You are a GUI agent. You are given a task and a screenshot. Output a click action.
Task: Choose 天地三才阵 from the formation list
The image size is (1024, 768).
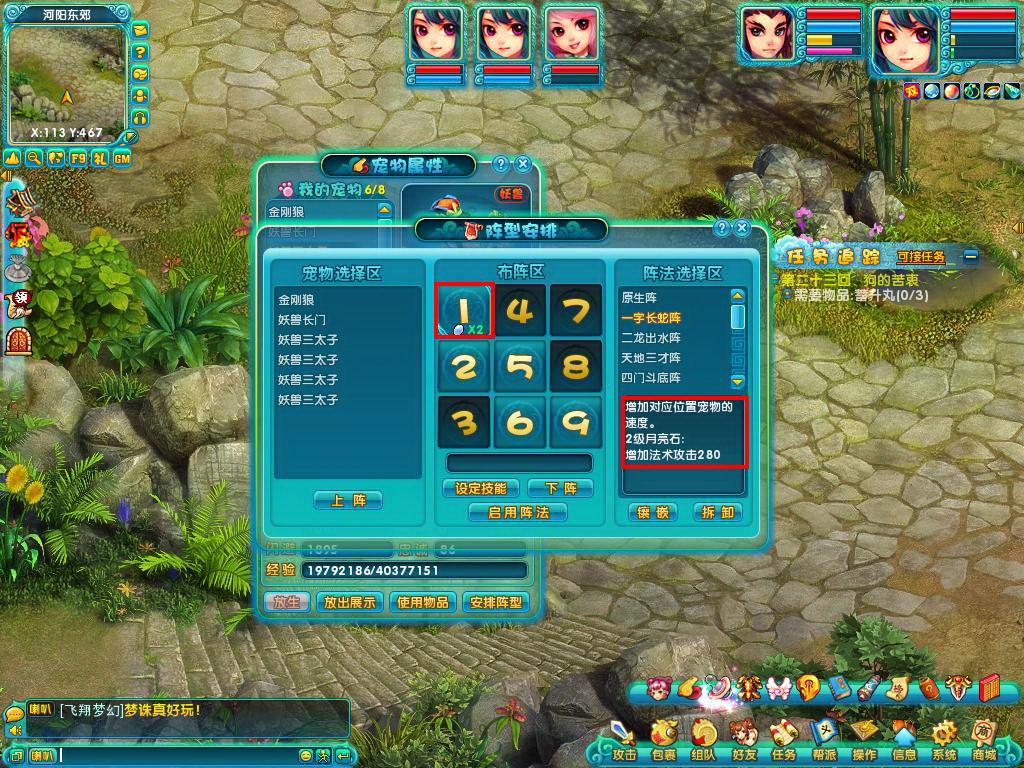[651, 358]
